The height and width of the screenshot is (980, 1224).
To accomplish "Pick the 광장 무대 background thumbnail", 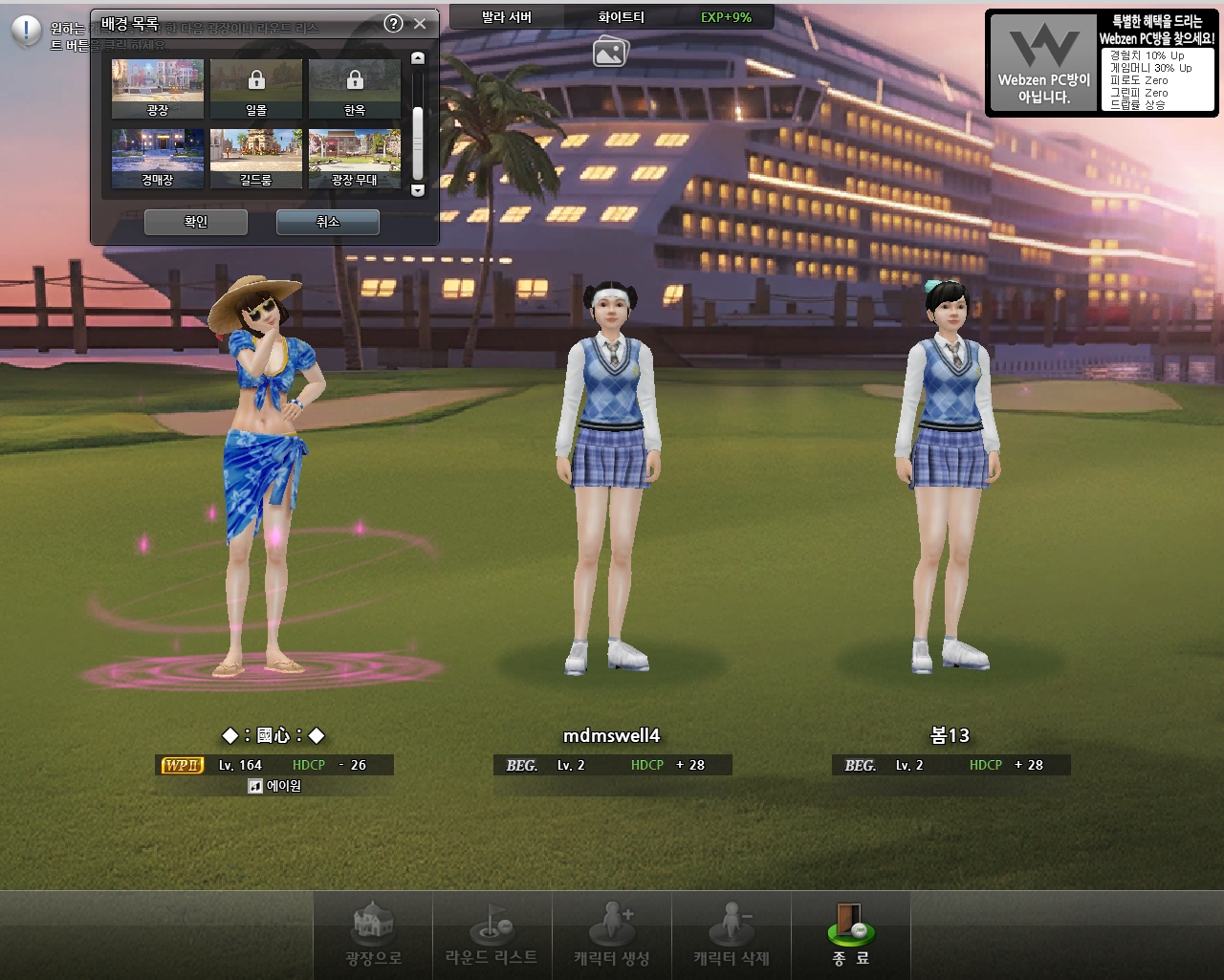I will click(x=355, y=158).
